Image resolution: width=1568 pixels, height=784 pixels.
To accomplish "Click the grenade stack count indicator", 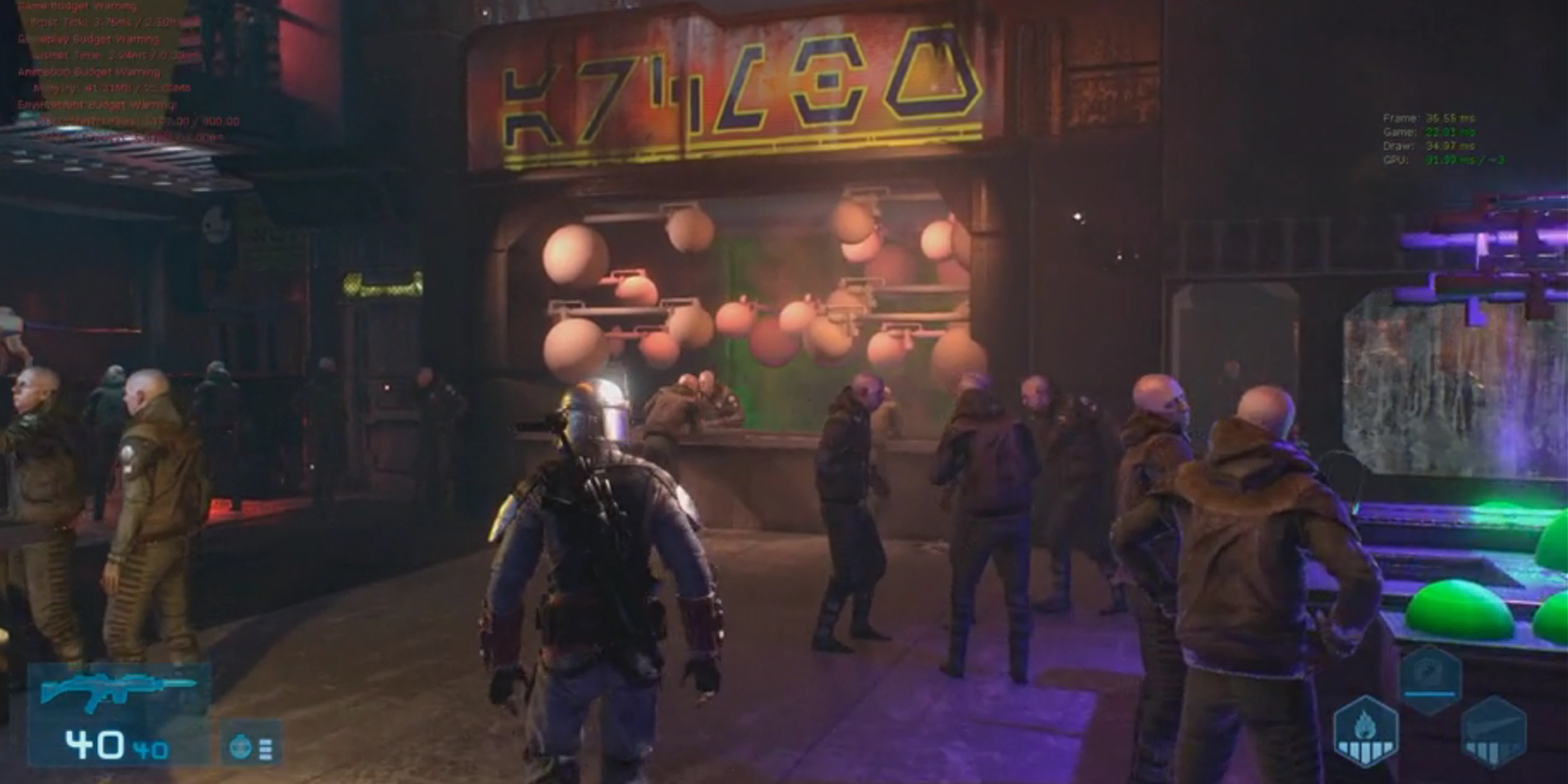I will click(267, 747).
